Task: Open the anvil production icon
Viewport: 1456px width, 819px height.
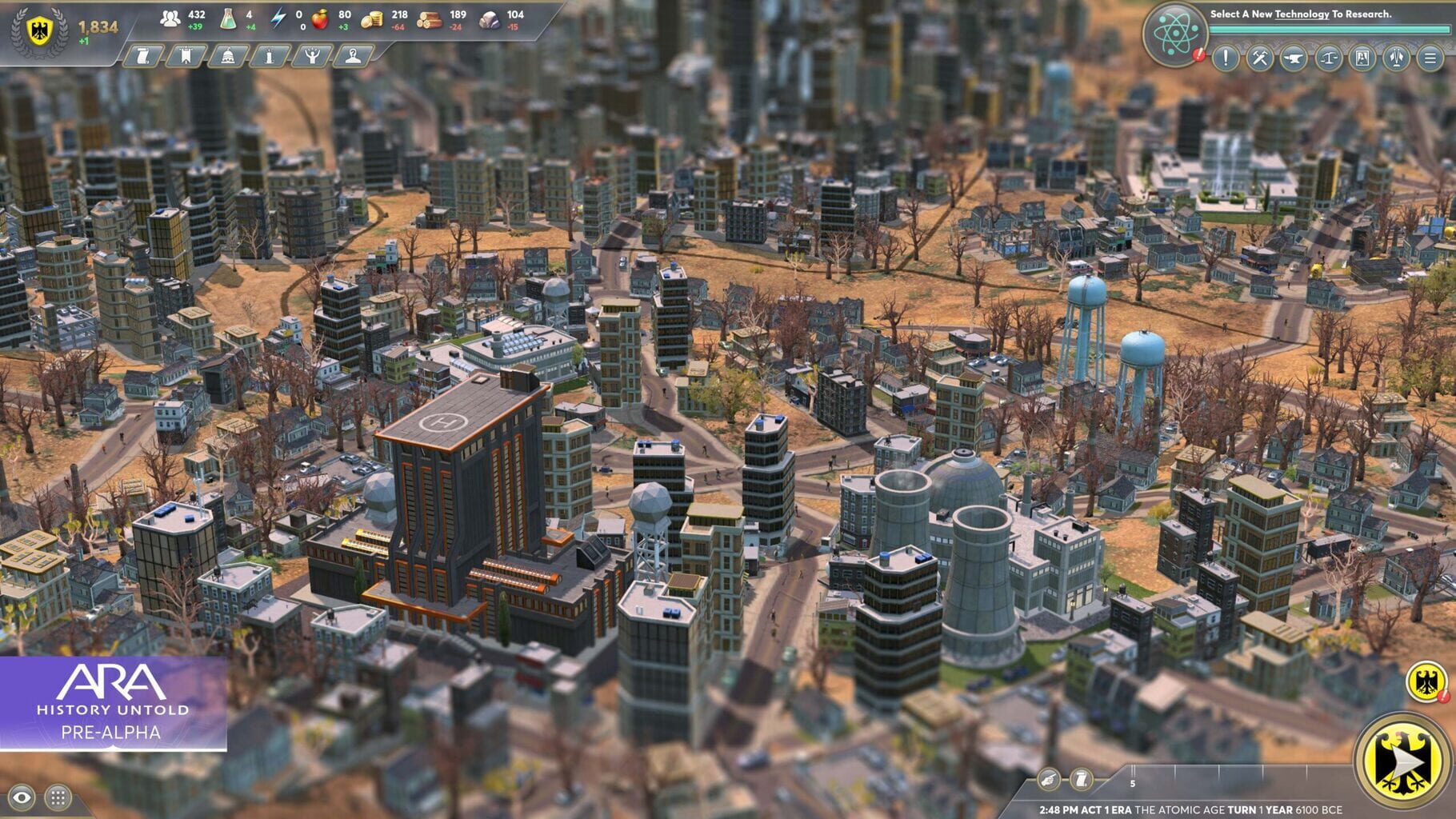Action: click(x=1294, y=58)
